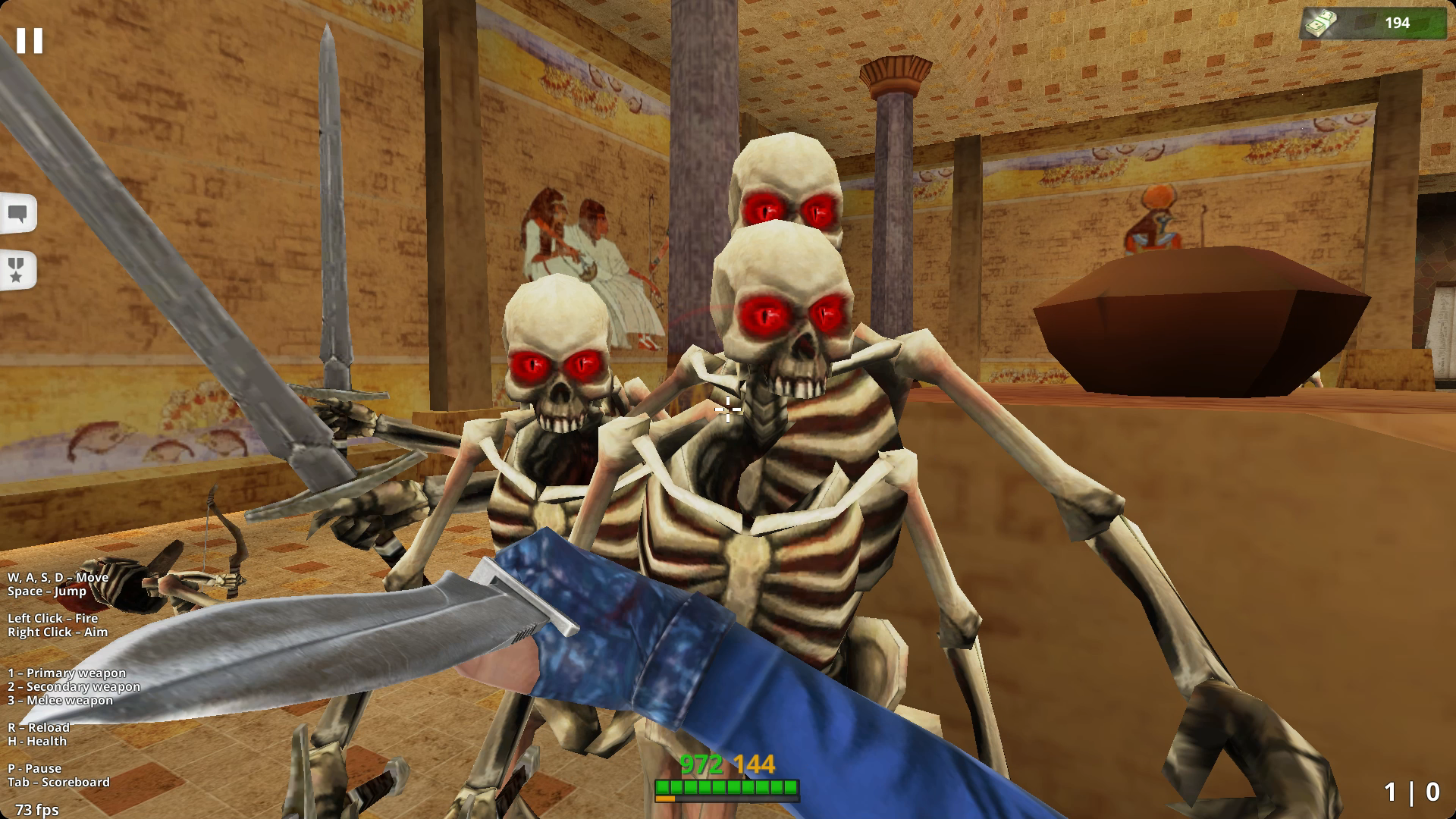Click the 3 – Melee weapon hint
Screen dimensions: 1456x819
click(x=59, y=701)
